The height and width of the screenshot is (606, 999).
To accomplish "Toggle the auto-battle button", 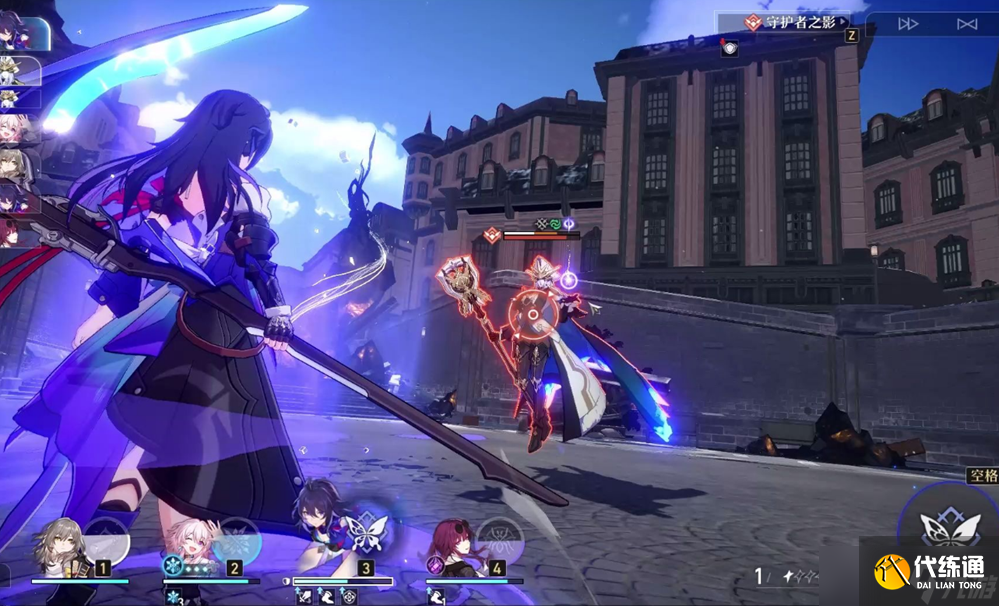I will coord(966,23).
